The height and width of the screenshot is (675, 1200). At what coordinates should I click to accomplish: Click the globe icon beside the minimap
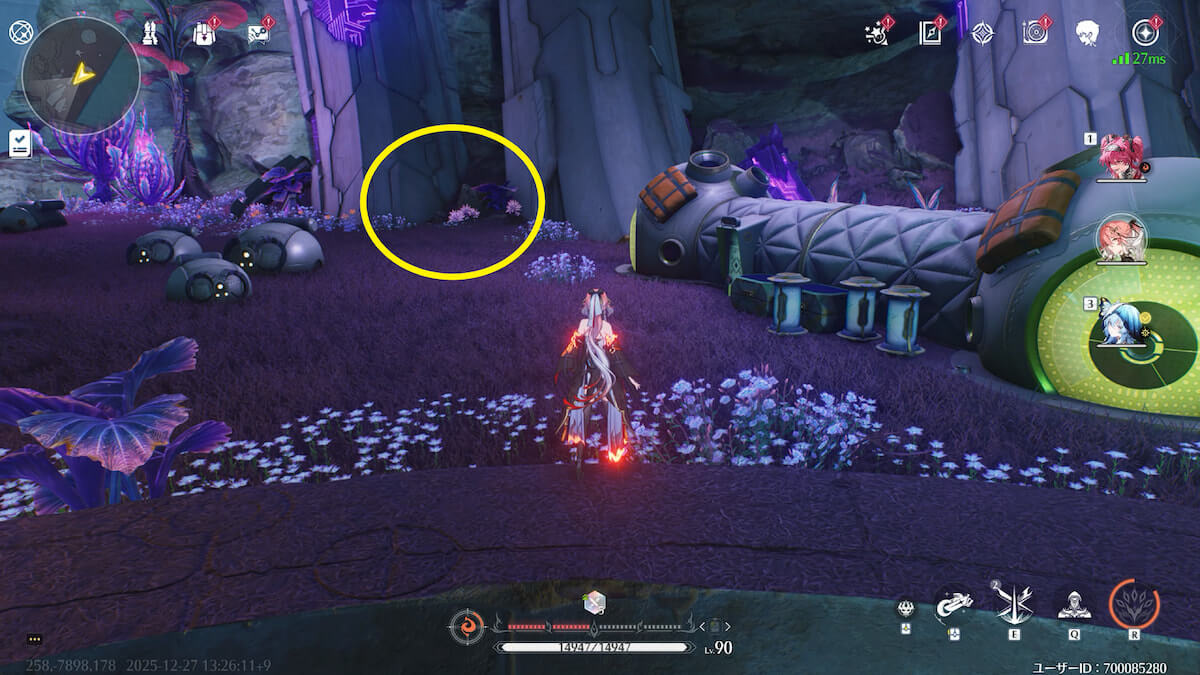coord(20,32)
